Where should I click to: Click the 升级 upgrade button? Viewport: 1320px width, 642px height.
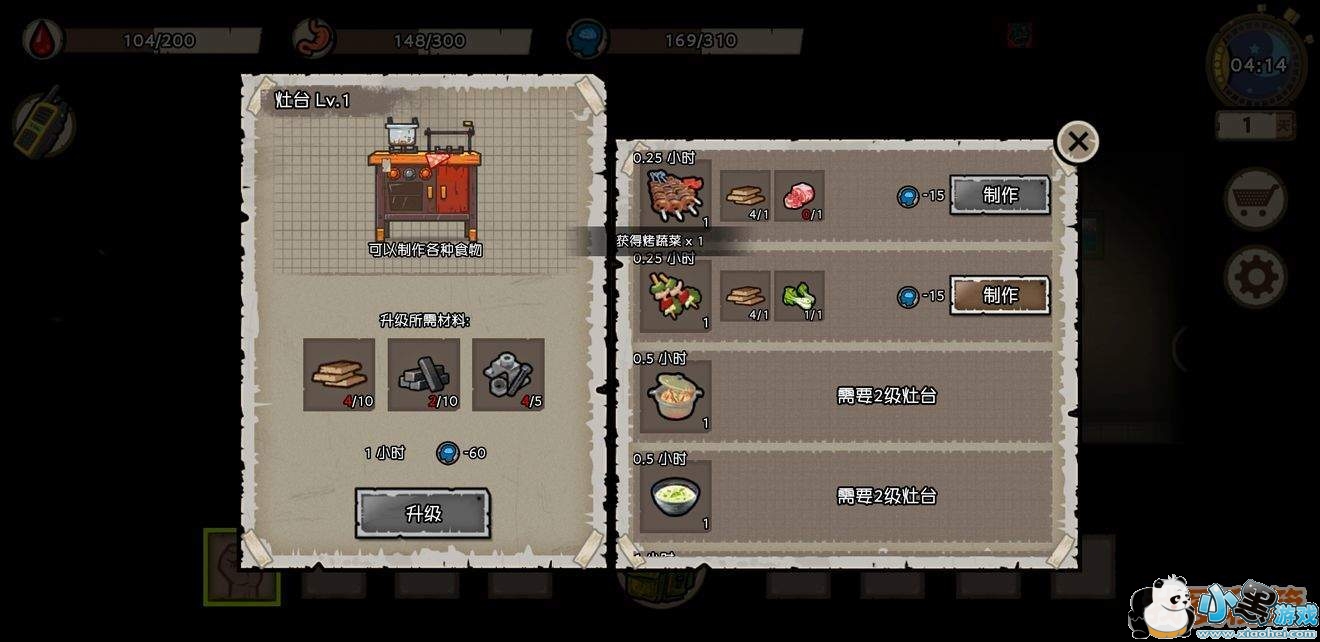coord(422,513)
